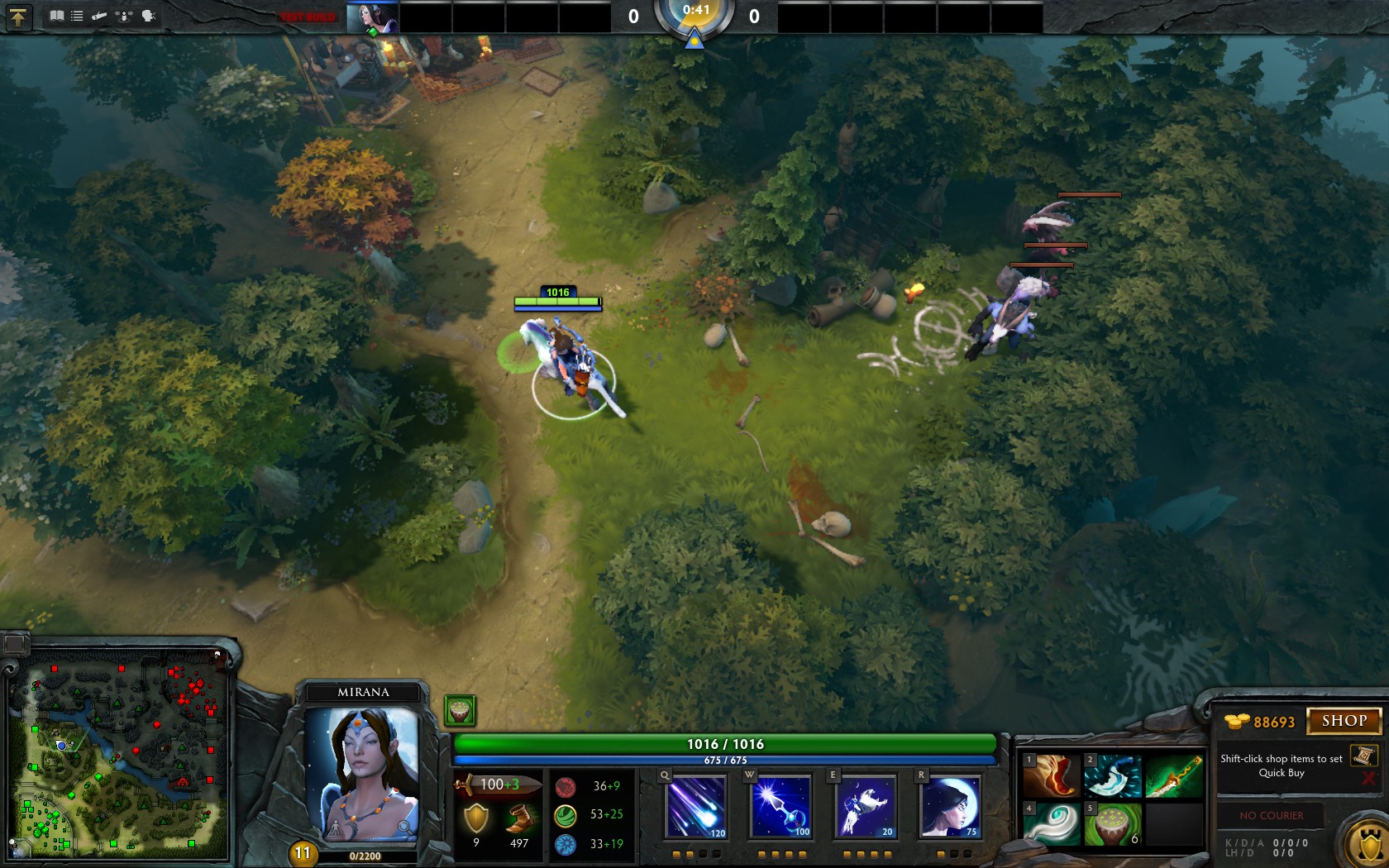1389x868 pixels.
Task: Click Mirana's large hero portrait
Action: tap(362, 773)
